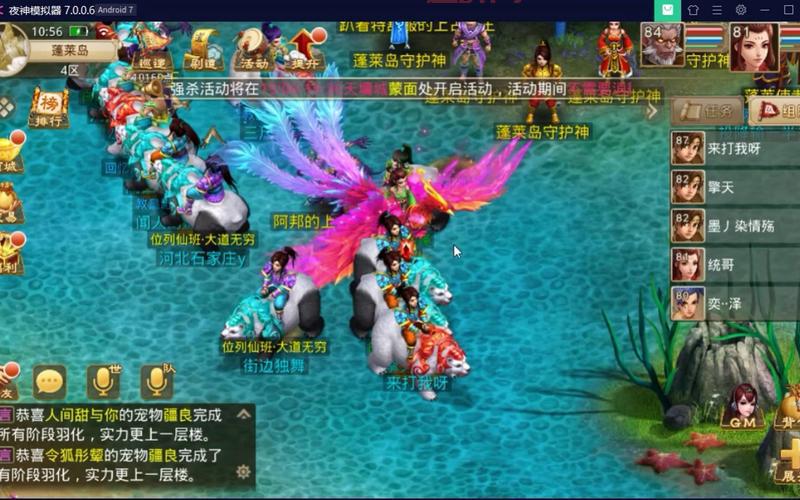This screenshot has width=800, height=500.
Task: Activate the team voice microphone (队)
Action: pyautogui.click(x=156, y=381)
